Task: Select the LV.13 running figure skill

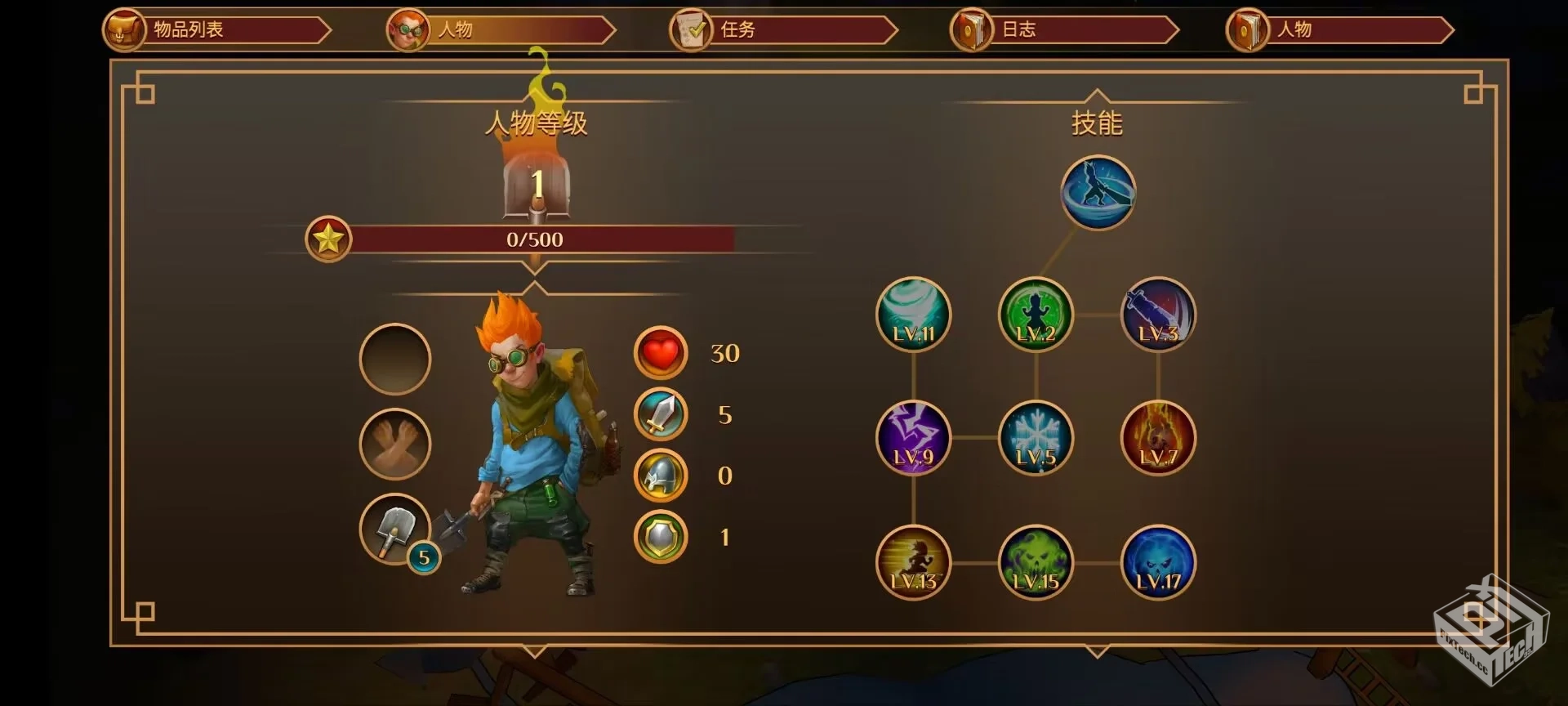Action: 913,562
